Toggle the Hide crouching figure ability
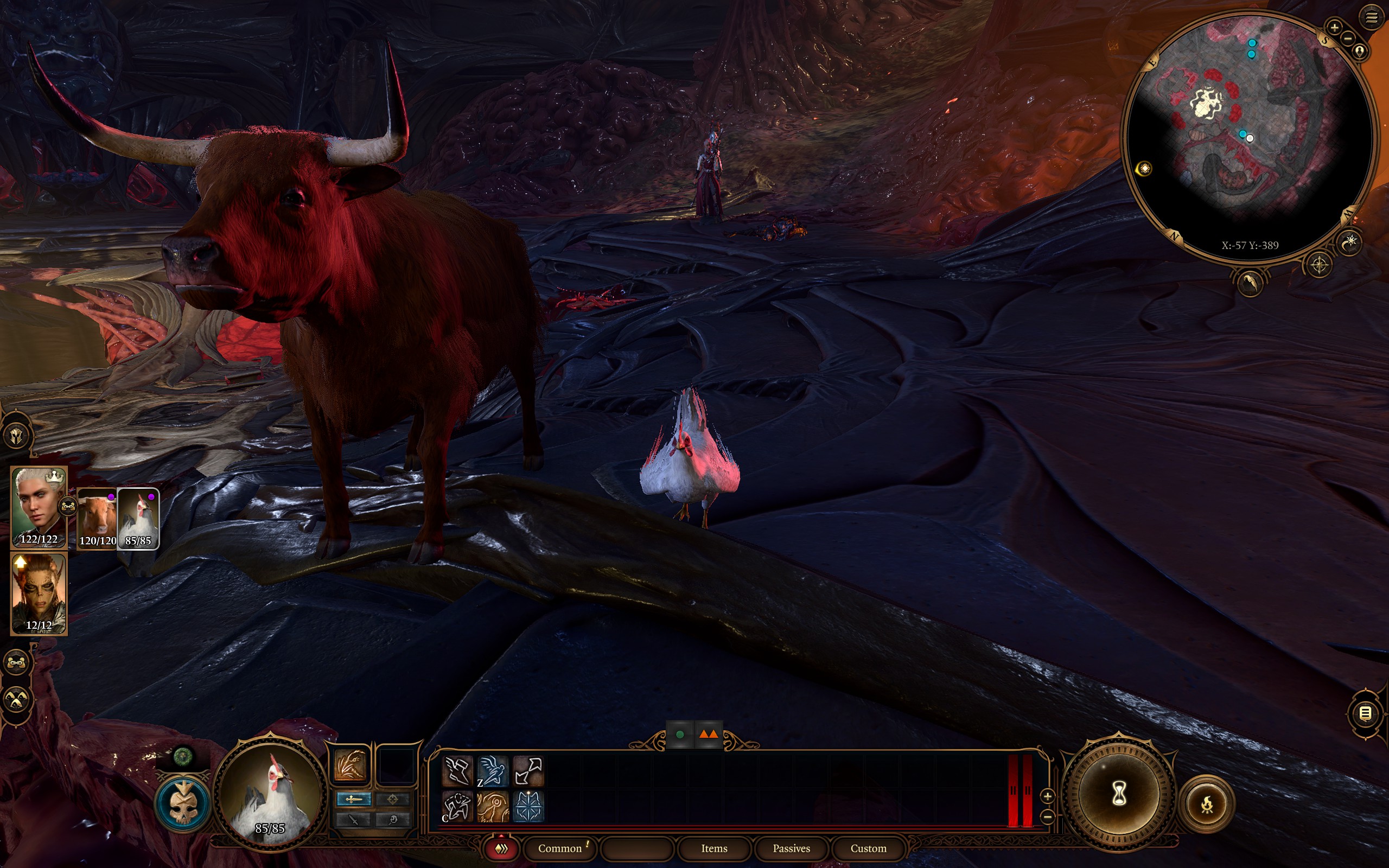The image size is (1389, 868). (457, 806)
